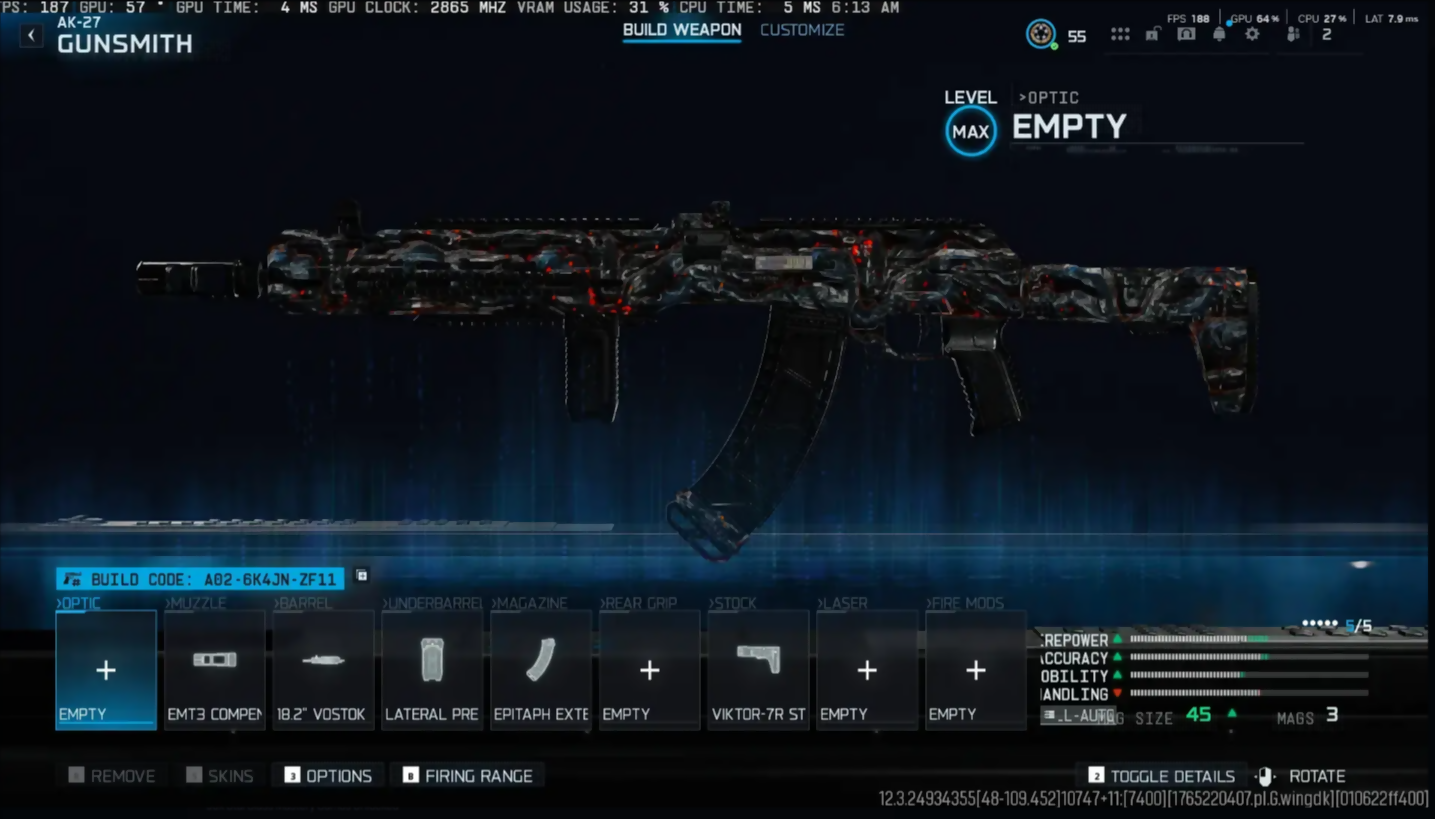Open the empty Rear Grip slot
The width and height of the screenshot is (1435, 819).
649,670
